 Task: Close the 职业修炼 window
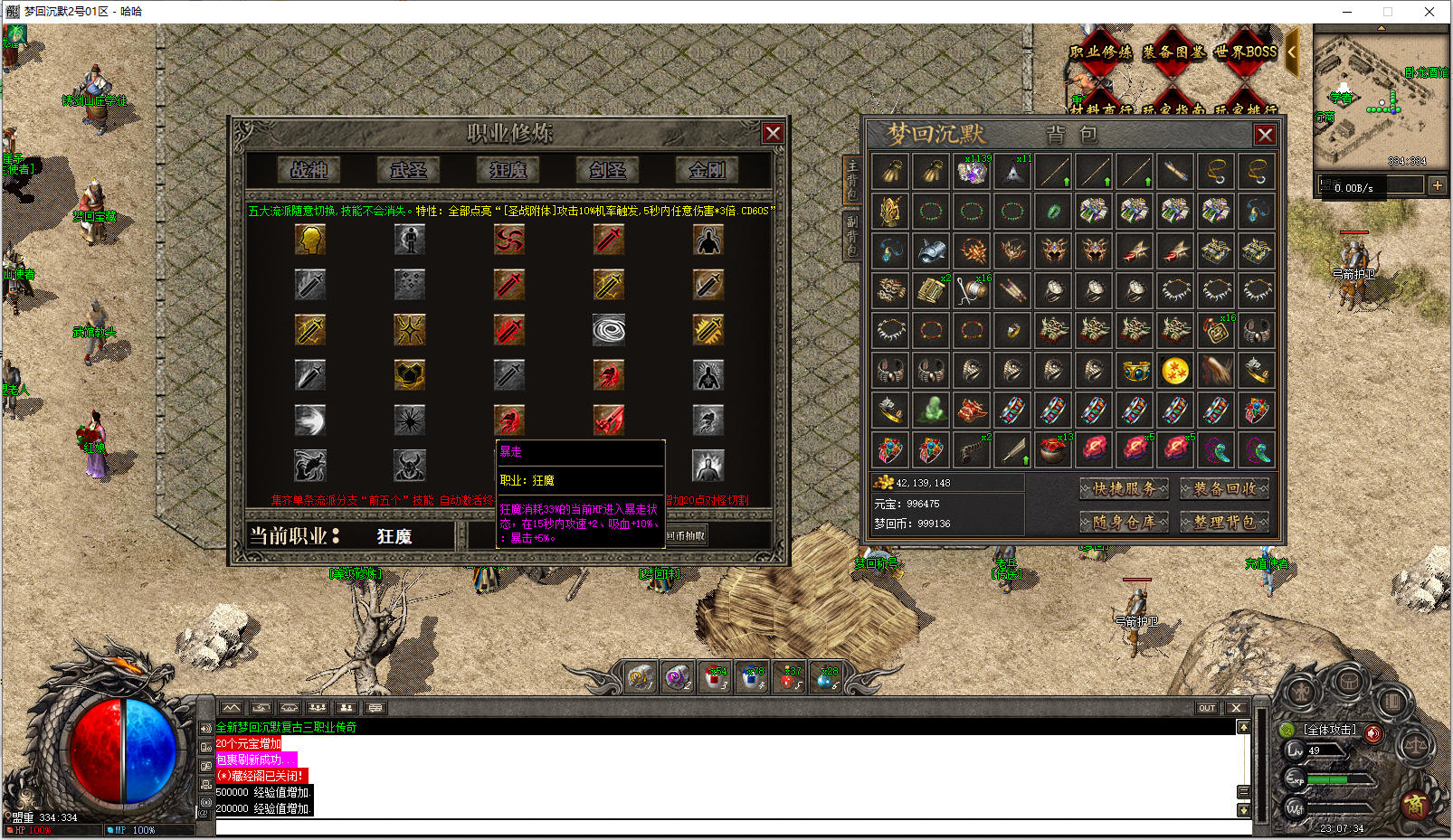point(773,134)
